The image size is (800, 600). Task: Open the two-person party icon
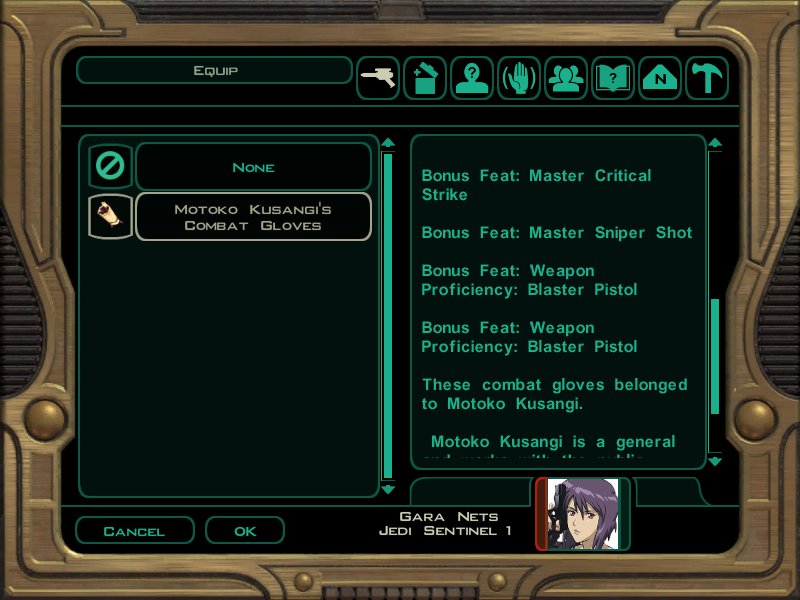coord(566,79)
